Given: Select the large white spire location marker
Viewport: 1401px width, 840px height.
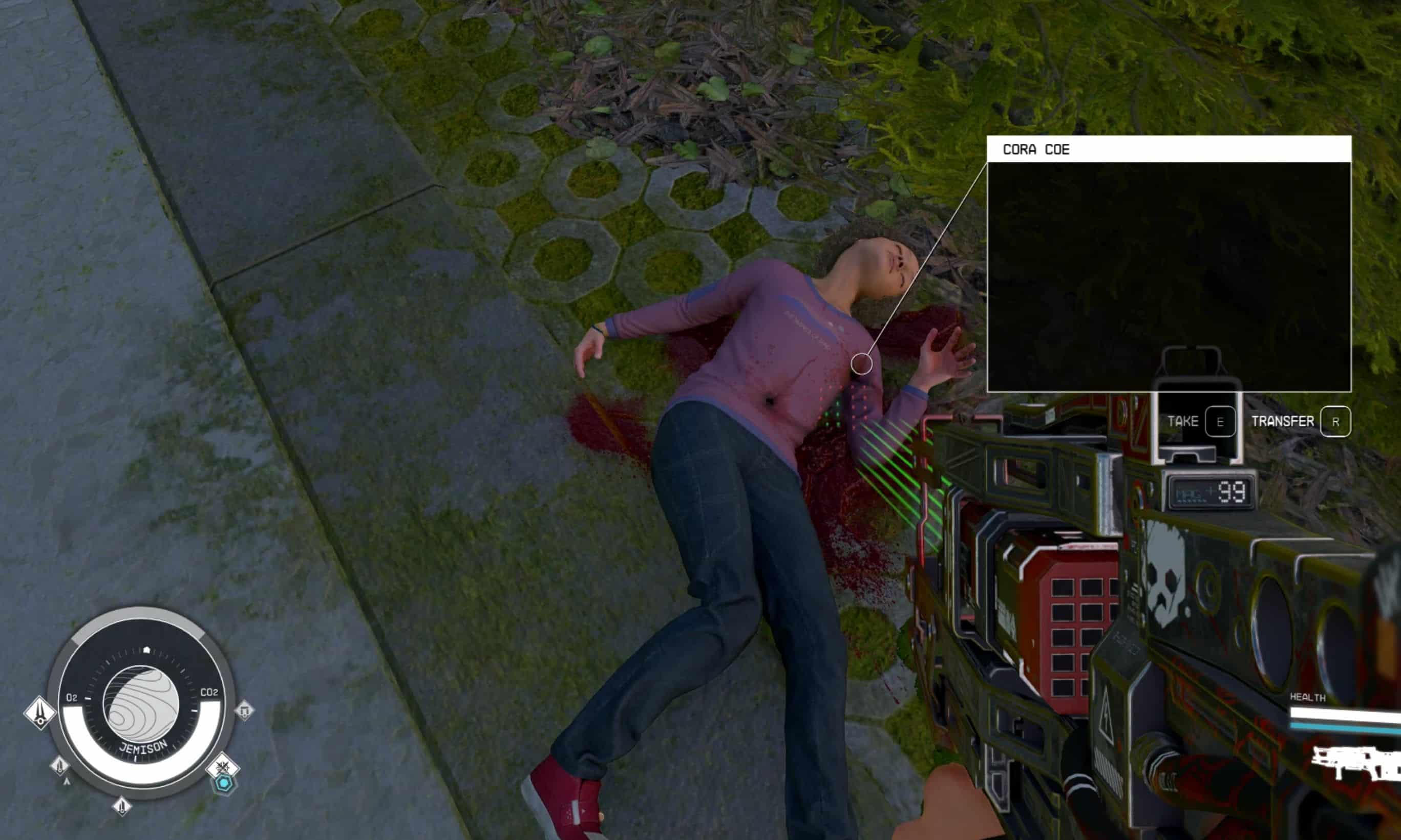Looking at the screenshot, I should click(x=39, y=712).
